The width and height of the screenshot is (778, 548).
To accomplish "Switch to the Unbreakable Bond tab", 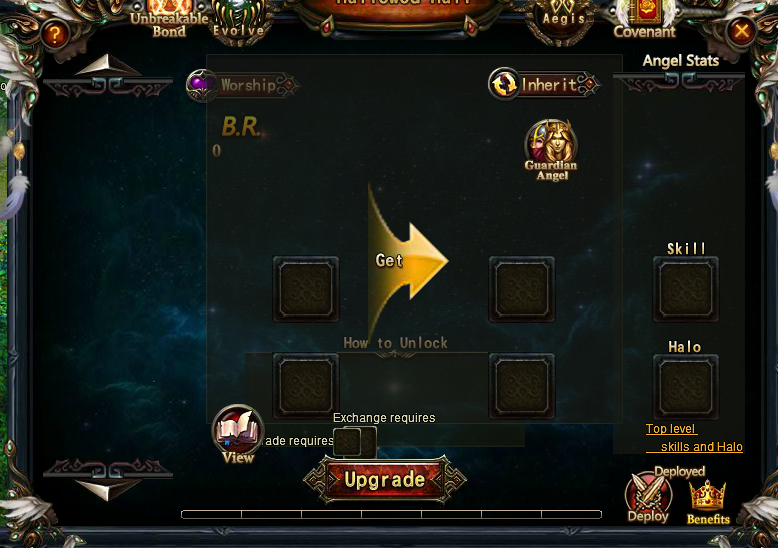I will tap(169, 18).
